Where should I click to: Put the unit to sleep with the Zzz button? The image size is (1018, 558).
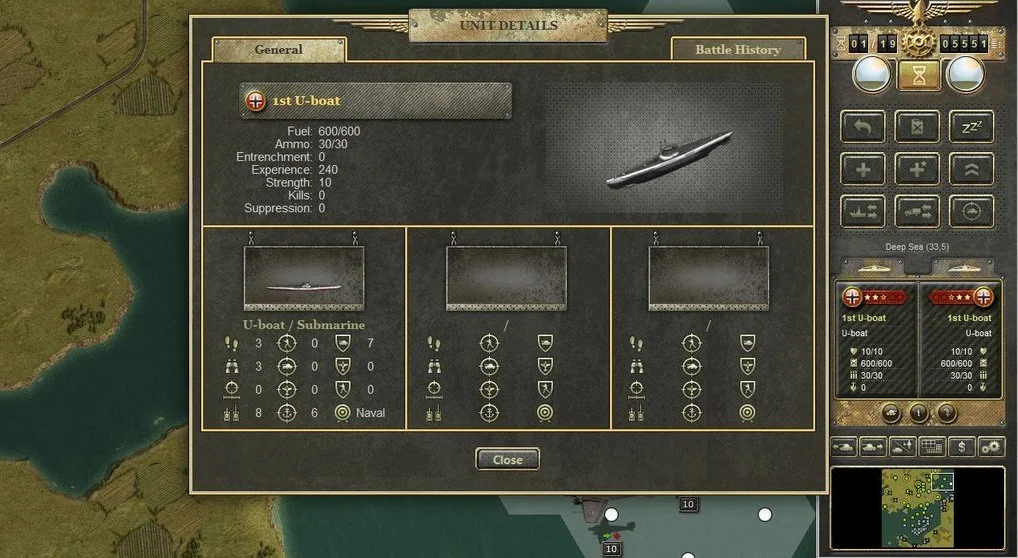[971, 126]
